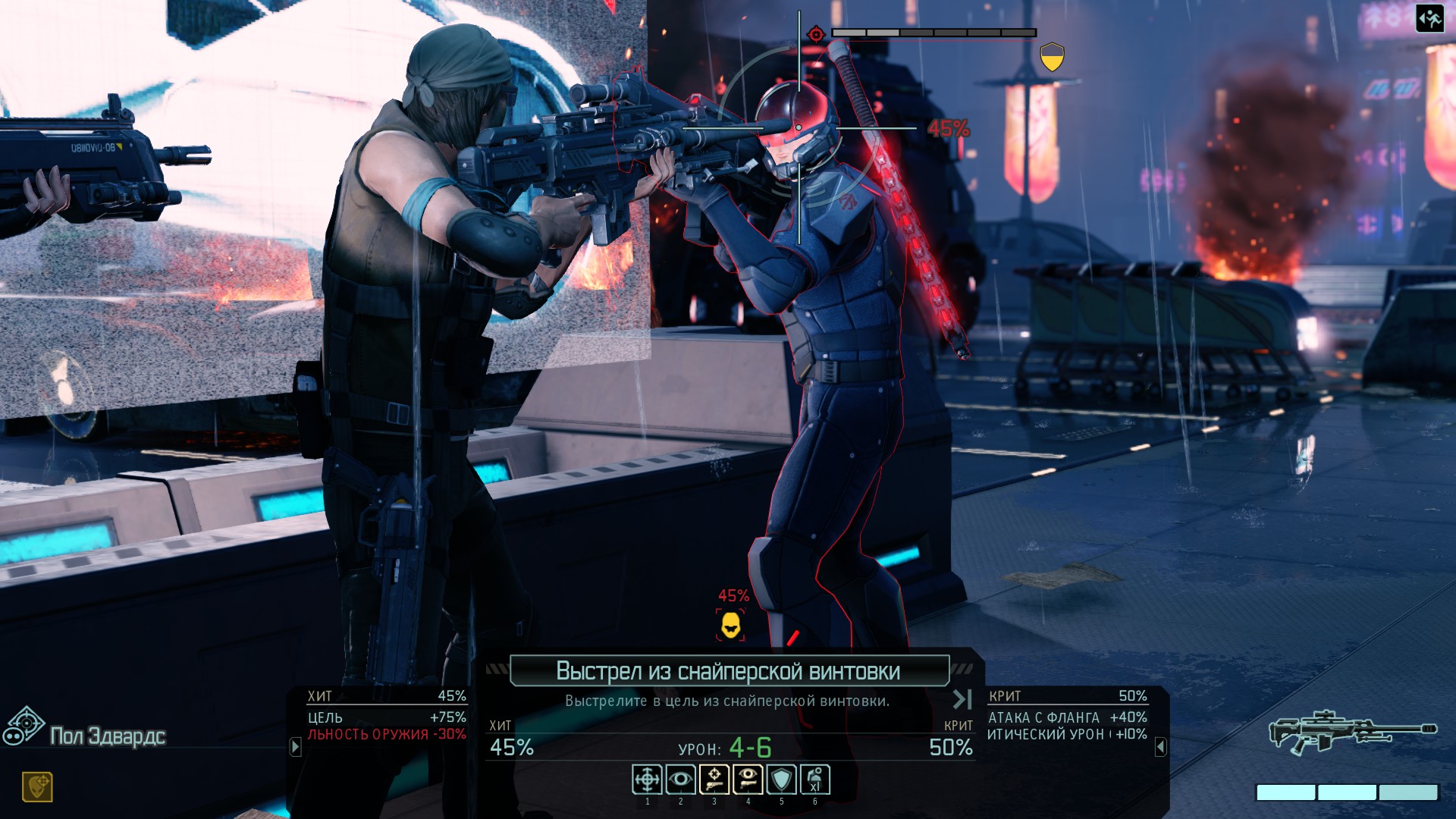This screenshot has width=1456, height=819.
Task: Select the yellow enemy head target icon
Action: click(x=731, y=626)
